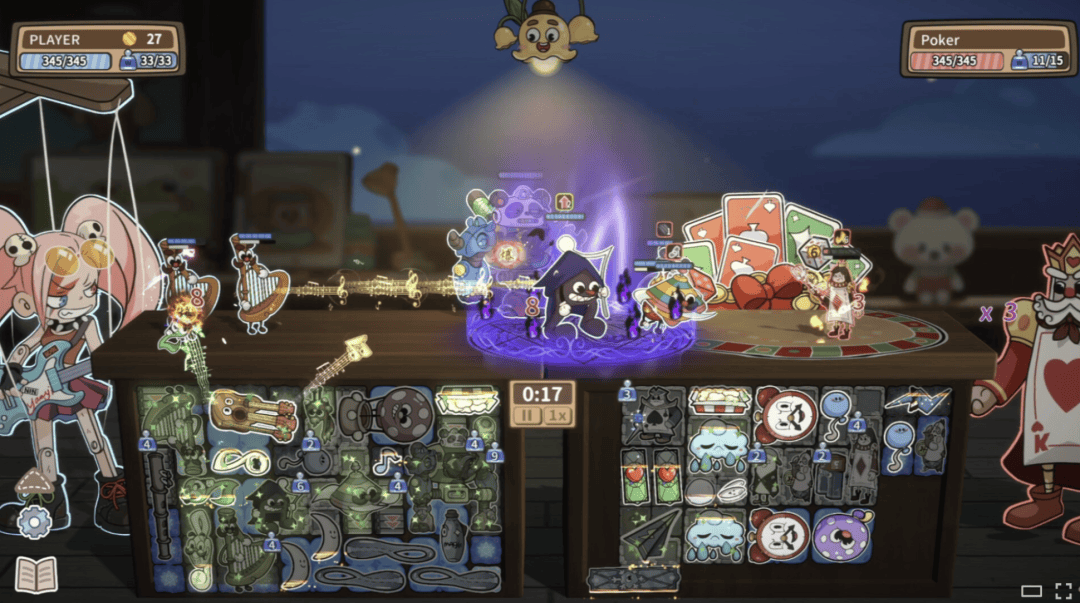Toggle the 1x battle speed button

[556, 414]
